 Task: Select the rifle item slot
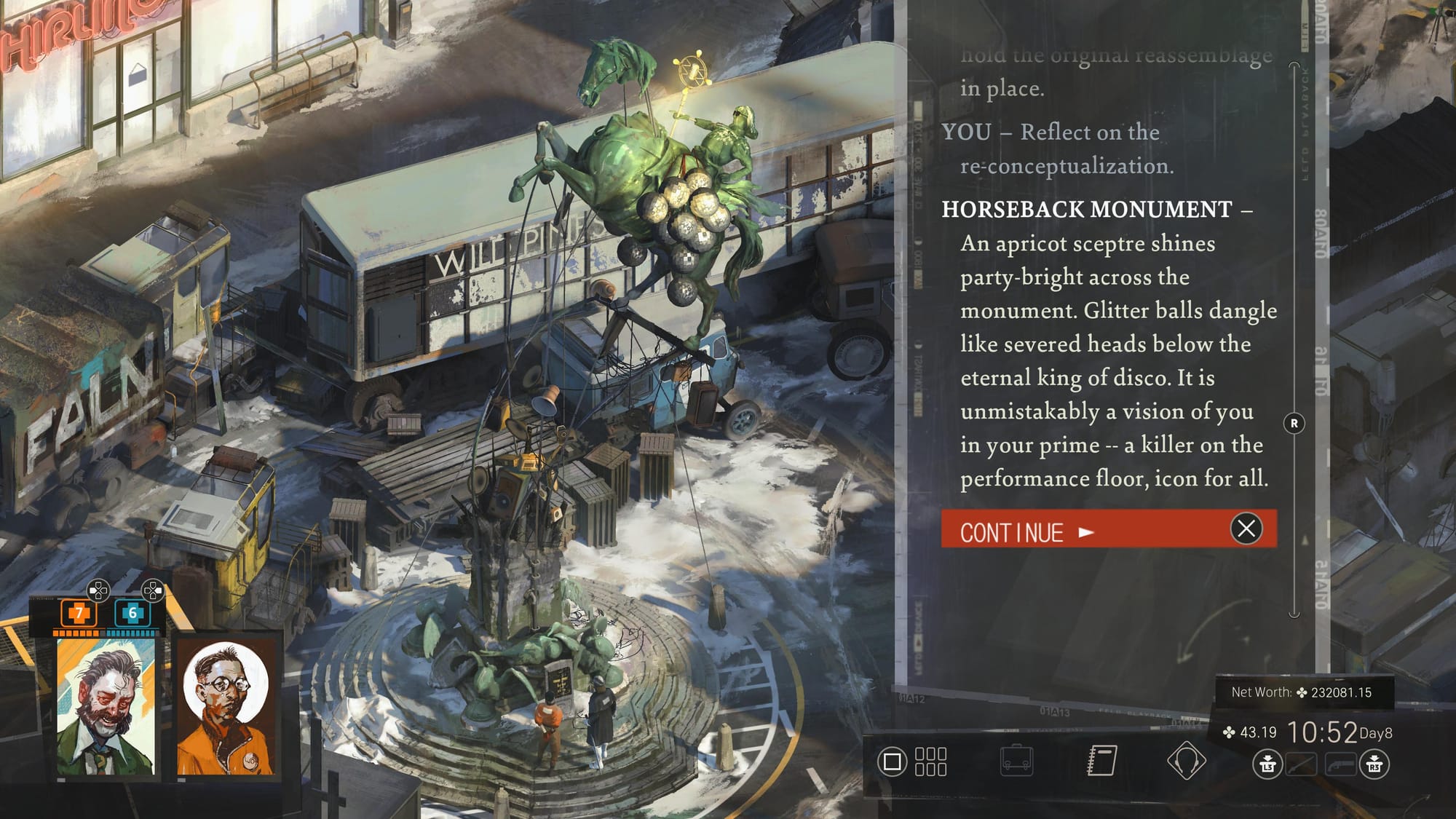[1301, 765]
